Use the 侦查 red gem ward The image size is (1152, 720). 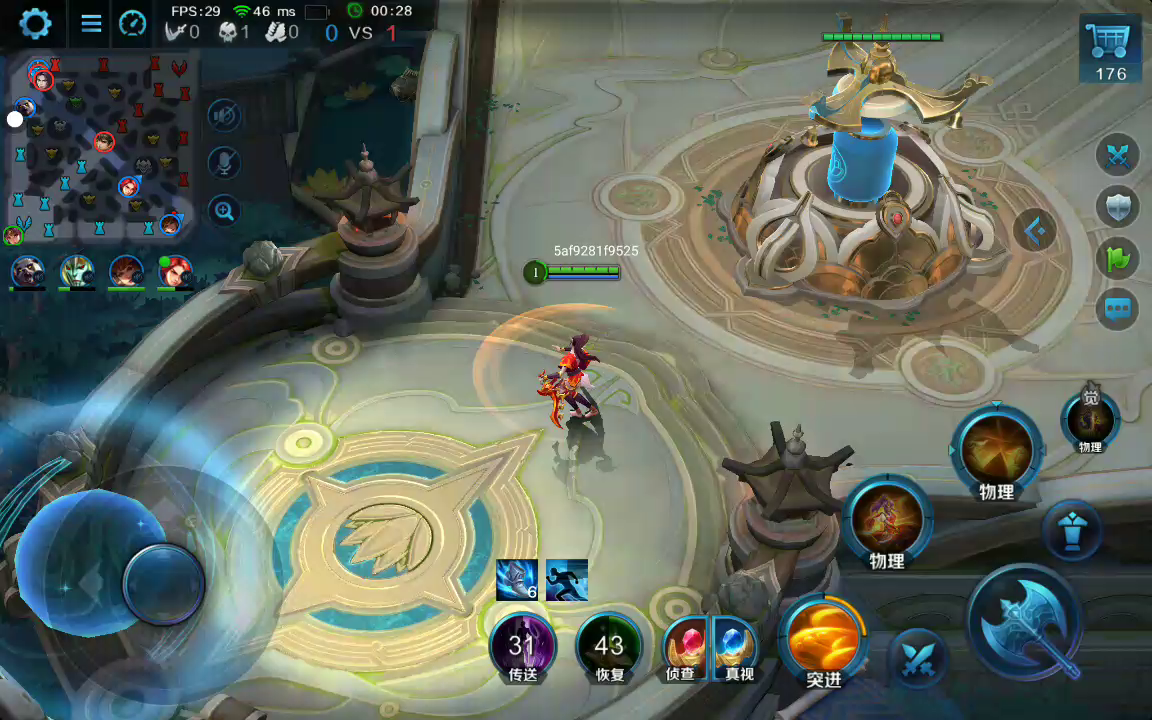(685, 645)
